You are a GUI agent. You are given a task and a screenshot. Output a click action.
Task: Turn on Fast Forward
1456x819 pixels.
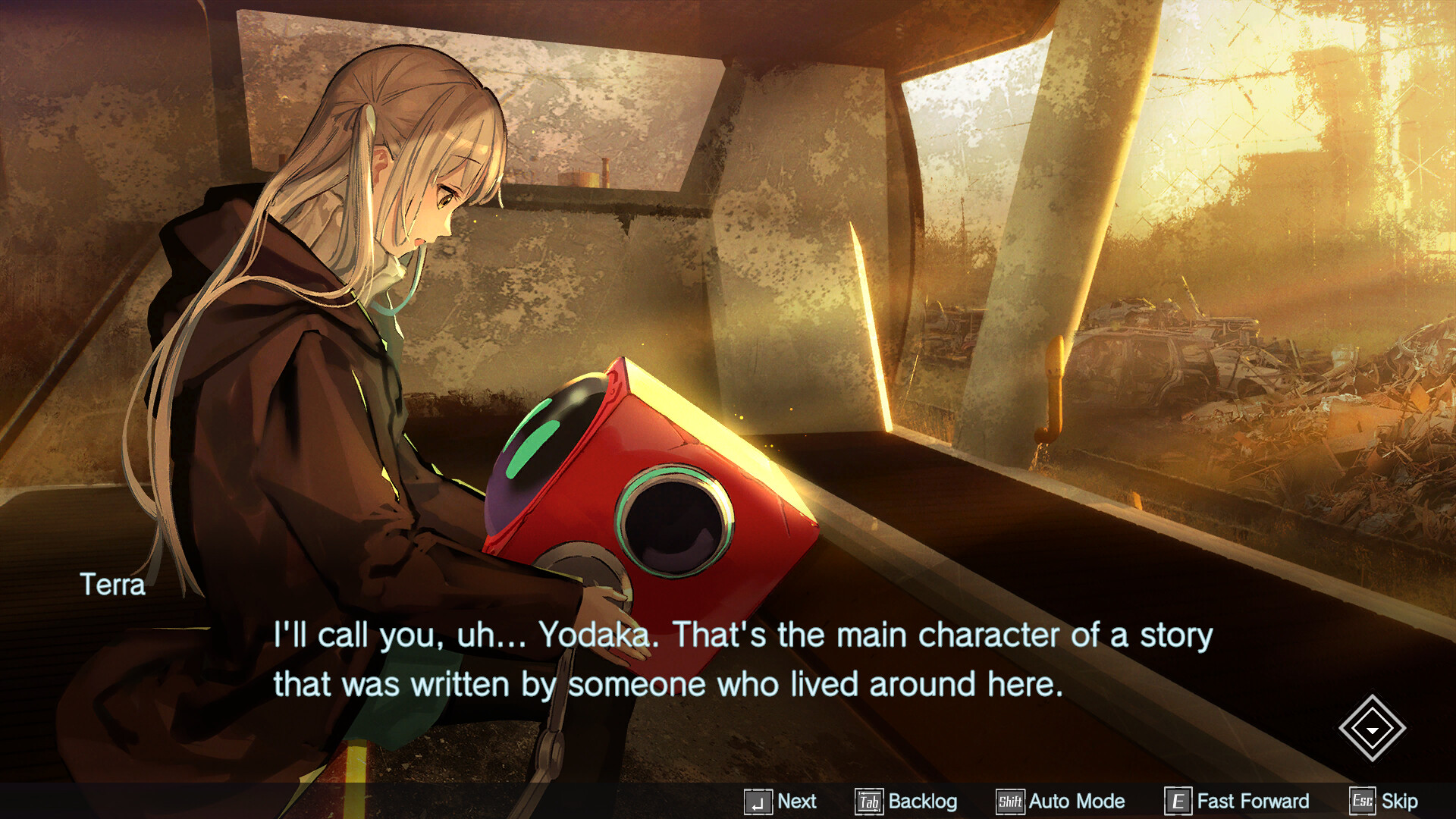[x=1253, y=801]
